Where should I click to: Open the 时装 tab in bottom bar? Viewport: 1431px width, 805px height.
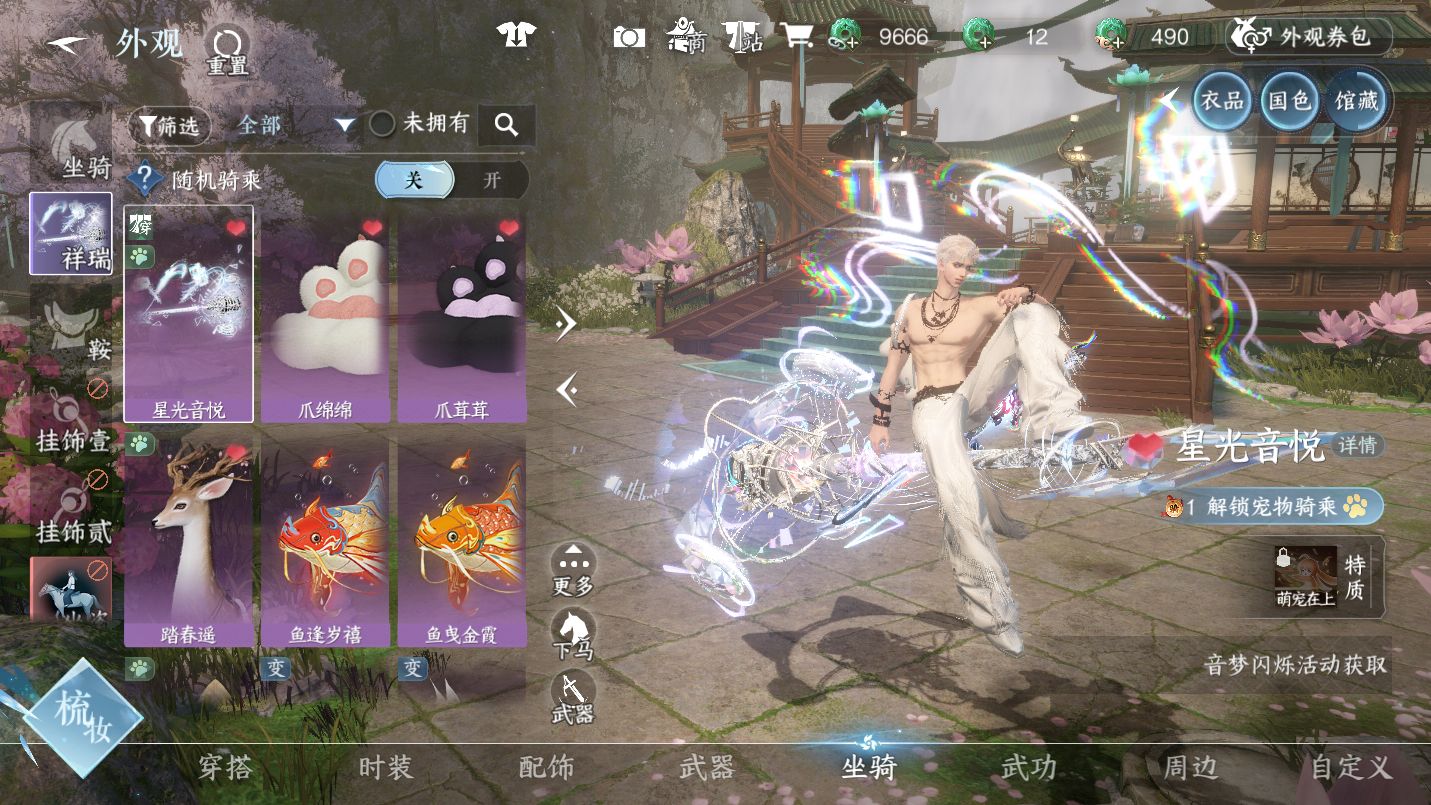[385, 768]
